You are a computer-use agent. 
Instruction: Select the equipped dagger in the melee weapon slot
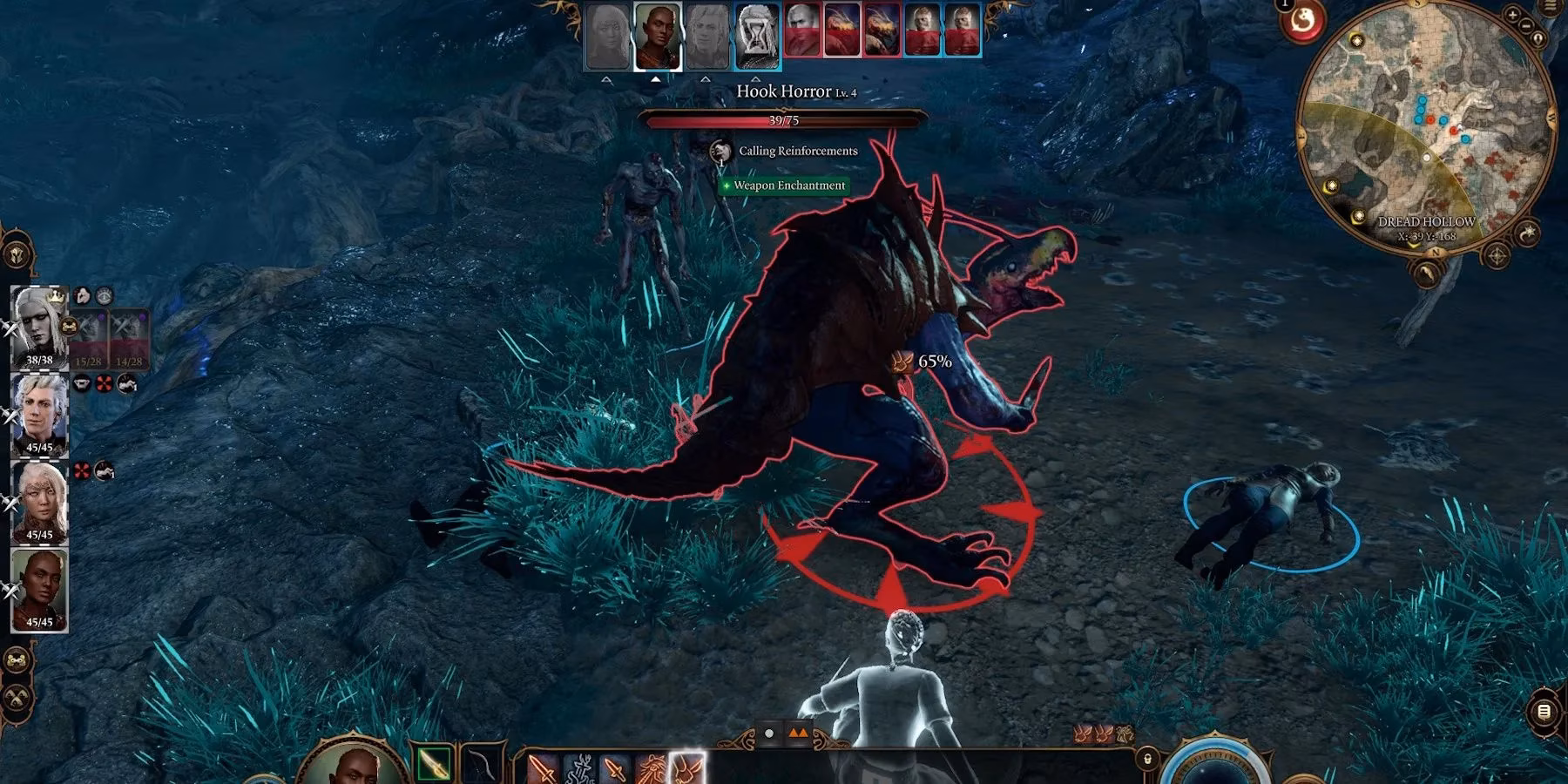point(434,765)
